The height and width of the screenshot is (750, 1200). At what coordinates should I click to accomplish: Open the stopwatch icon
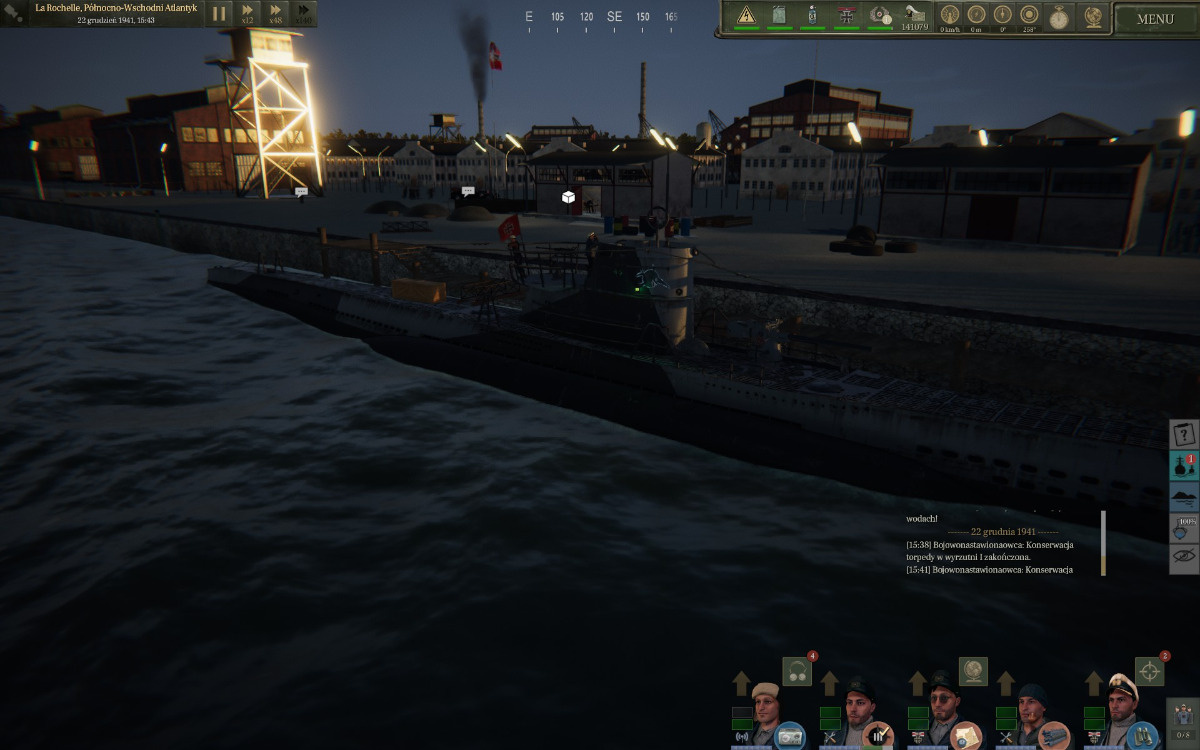[1058, 16]
